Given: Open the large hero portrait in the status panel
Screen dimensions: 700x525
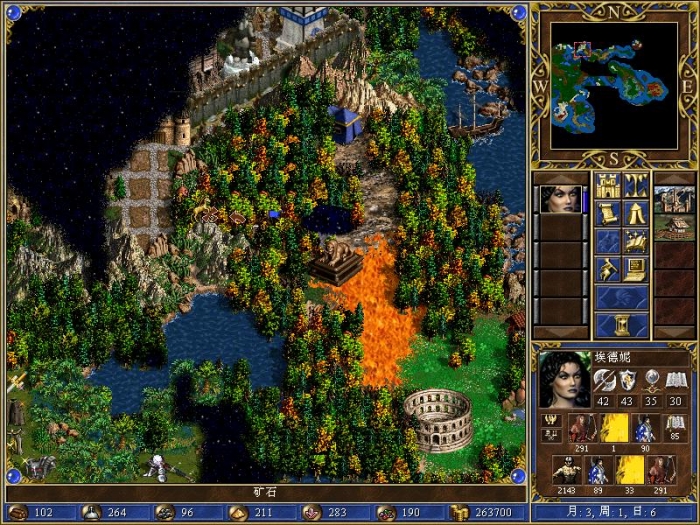Looking at the screenshot, I should pyautogui.click(x=565, y=379).
